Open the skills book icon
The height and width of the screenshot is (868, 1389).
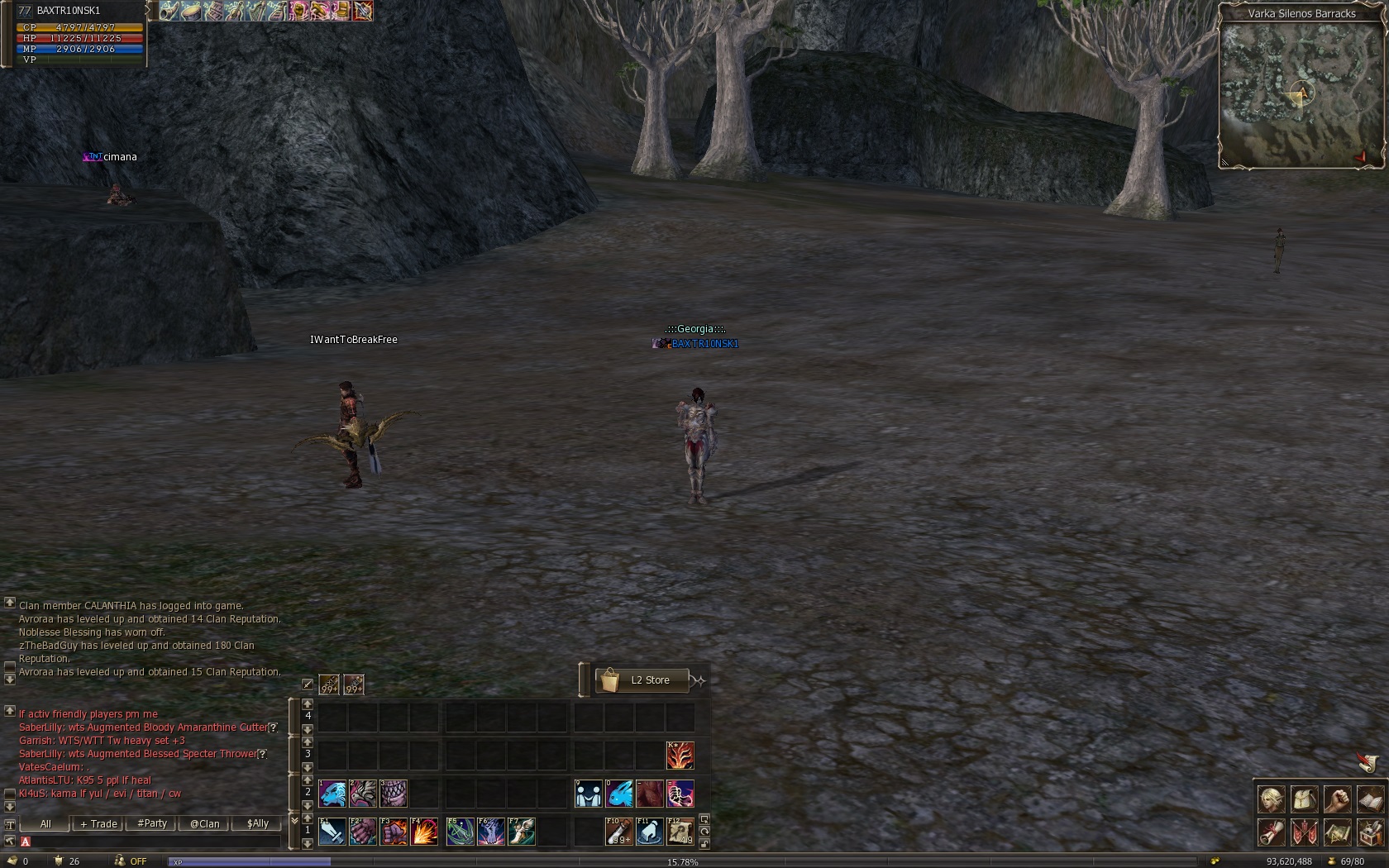click(1369, 799)
